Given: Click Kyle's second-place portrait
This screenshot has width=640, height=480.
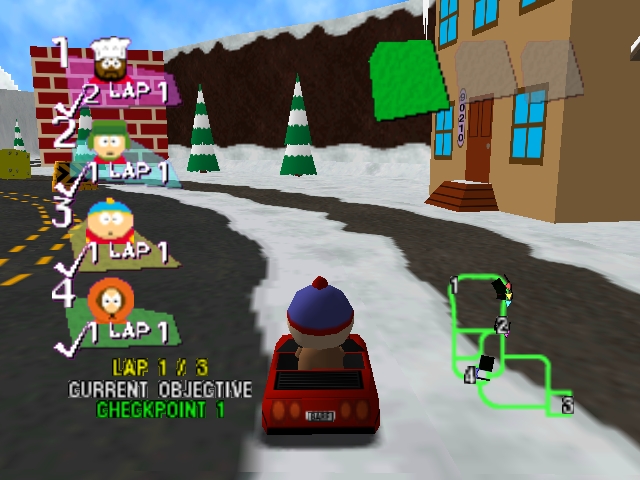Looking at the screenshot, I should pos(109,142).
